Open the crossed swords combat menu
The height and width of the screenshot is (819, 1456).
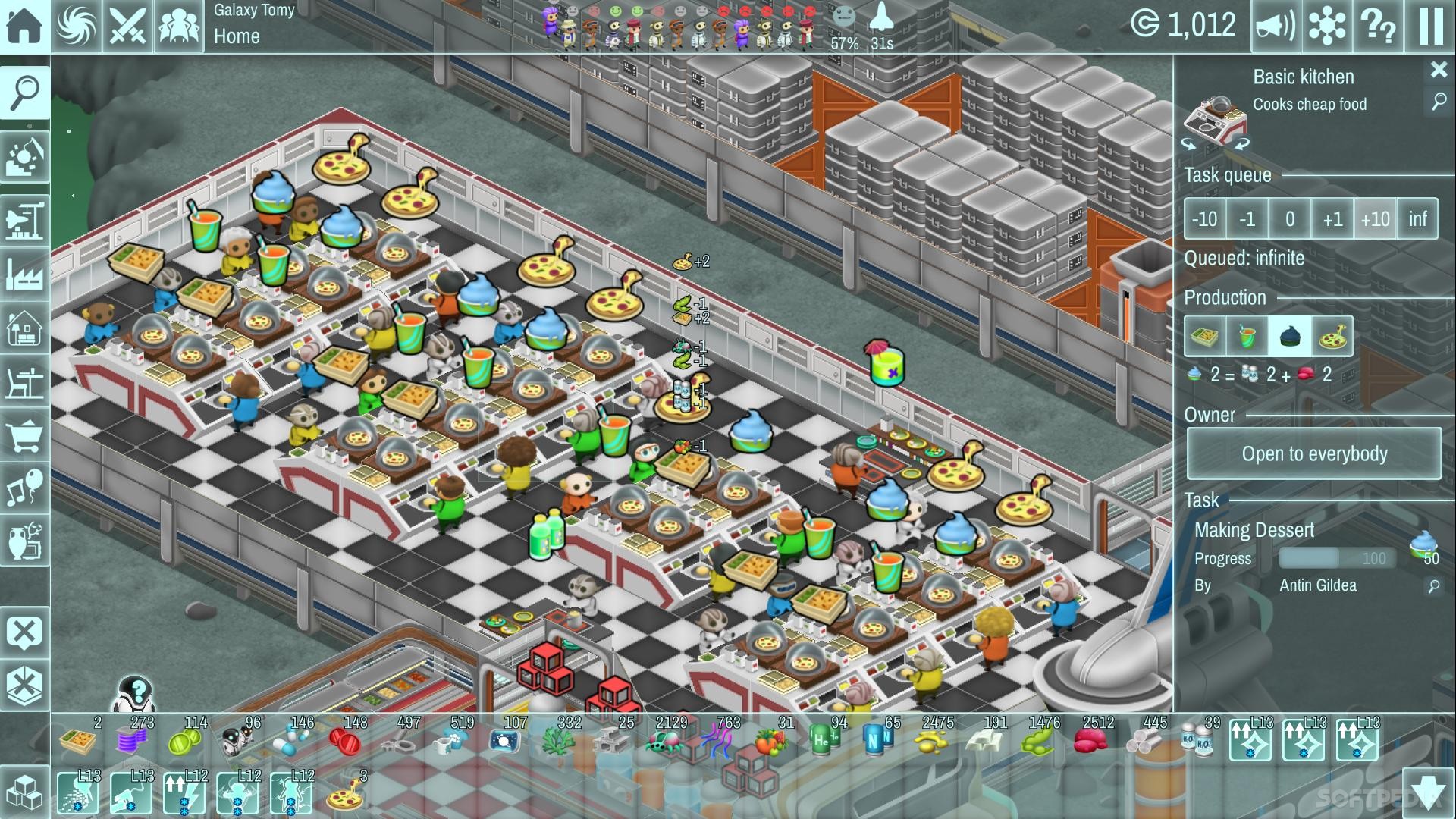127,26
